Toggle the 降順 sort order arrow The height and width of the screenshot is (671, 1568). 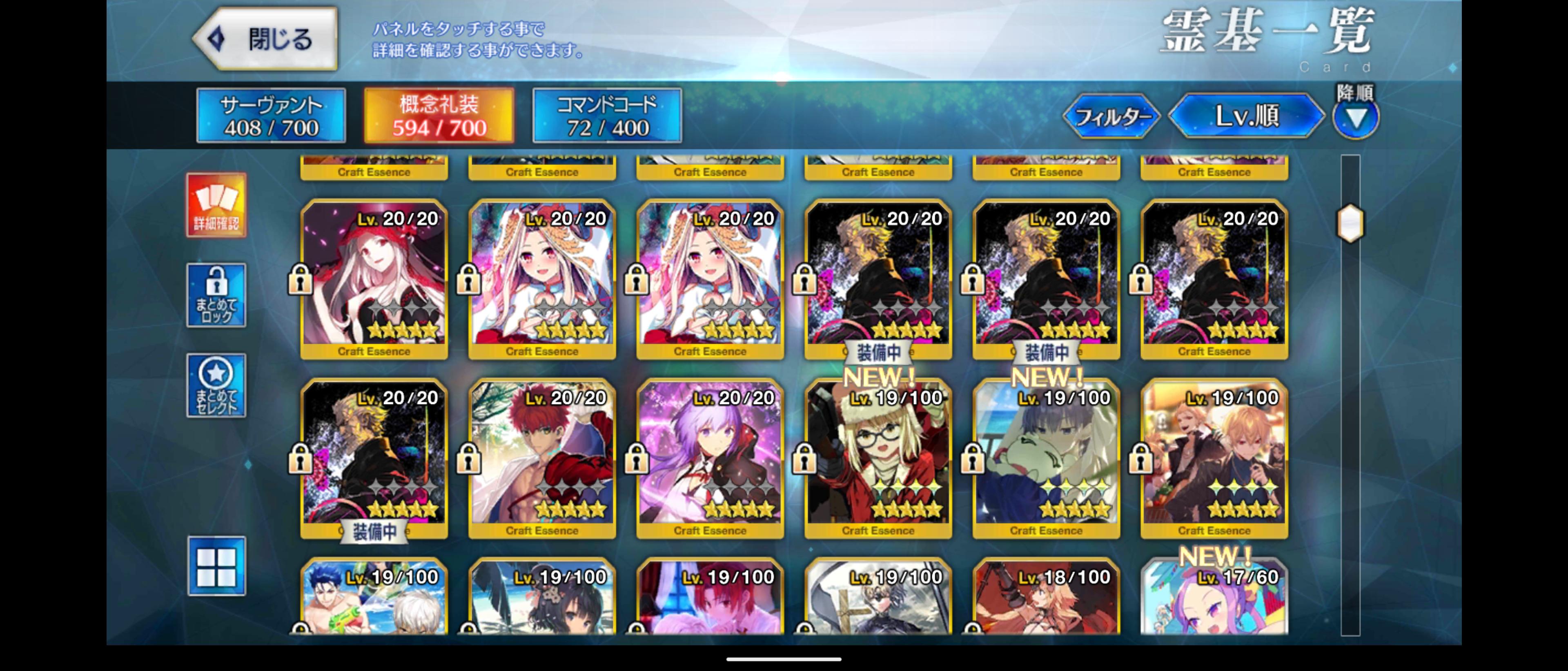click(x=1356, y=118)
